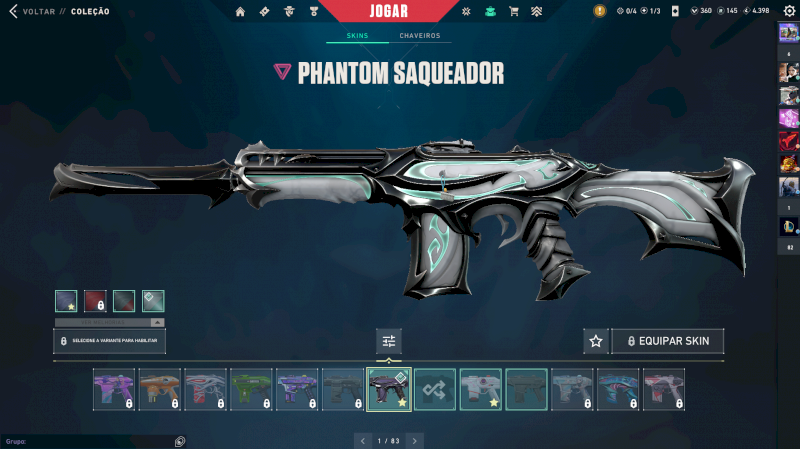
Task: Choose the red color variant swatch
Action: pyautogui.click(x=95, y=301)
